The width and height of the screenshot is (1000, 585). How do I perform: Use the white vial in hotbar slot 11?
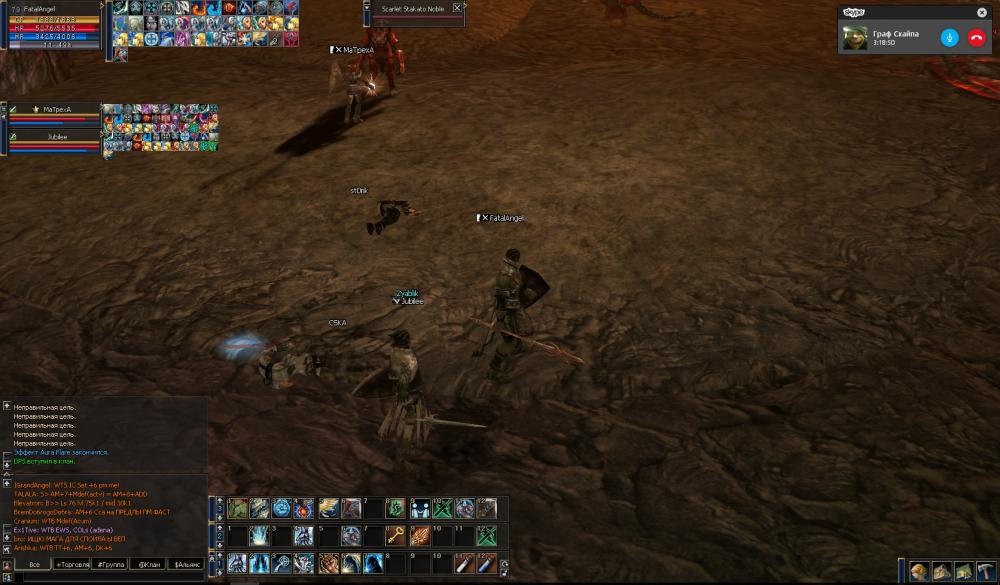click(464, 564)
